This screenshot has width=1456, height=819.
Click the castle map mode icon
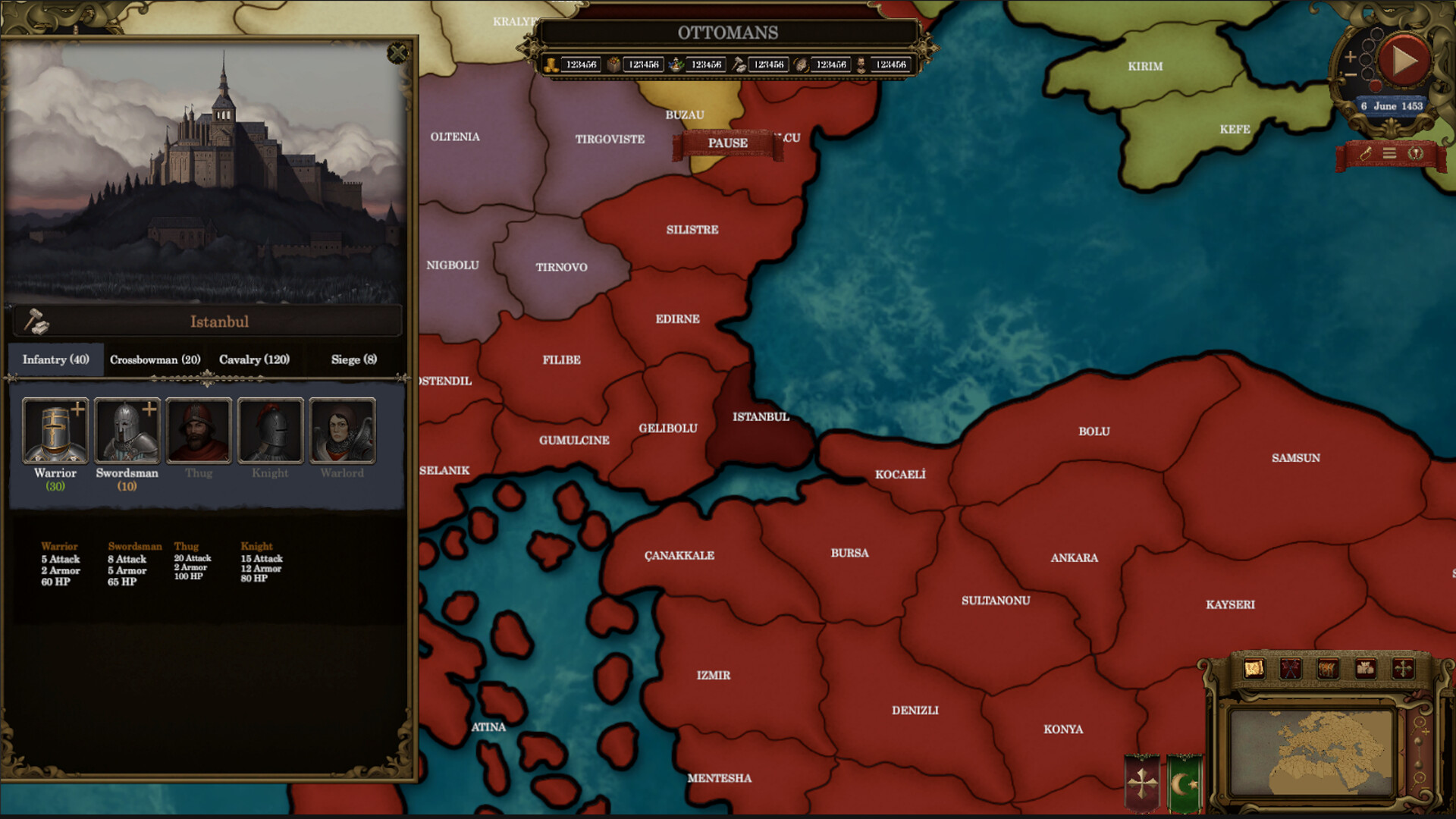point(1365,670)
